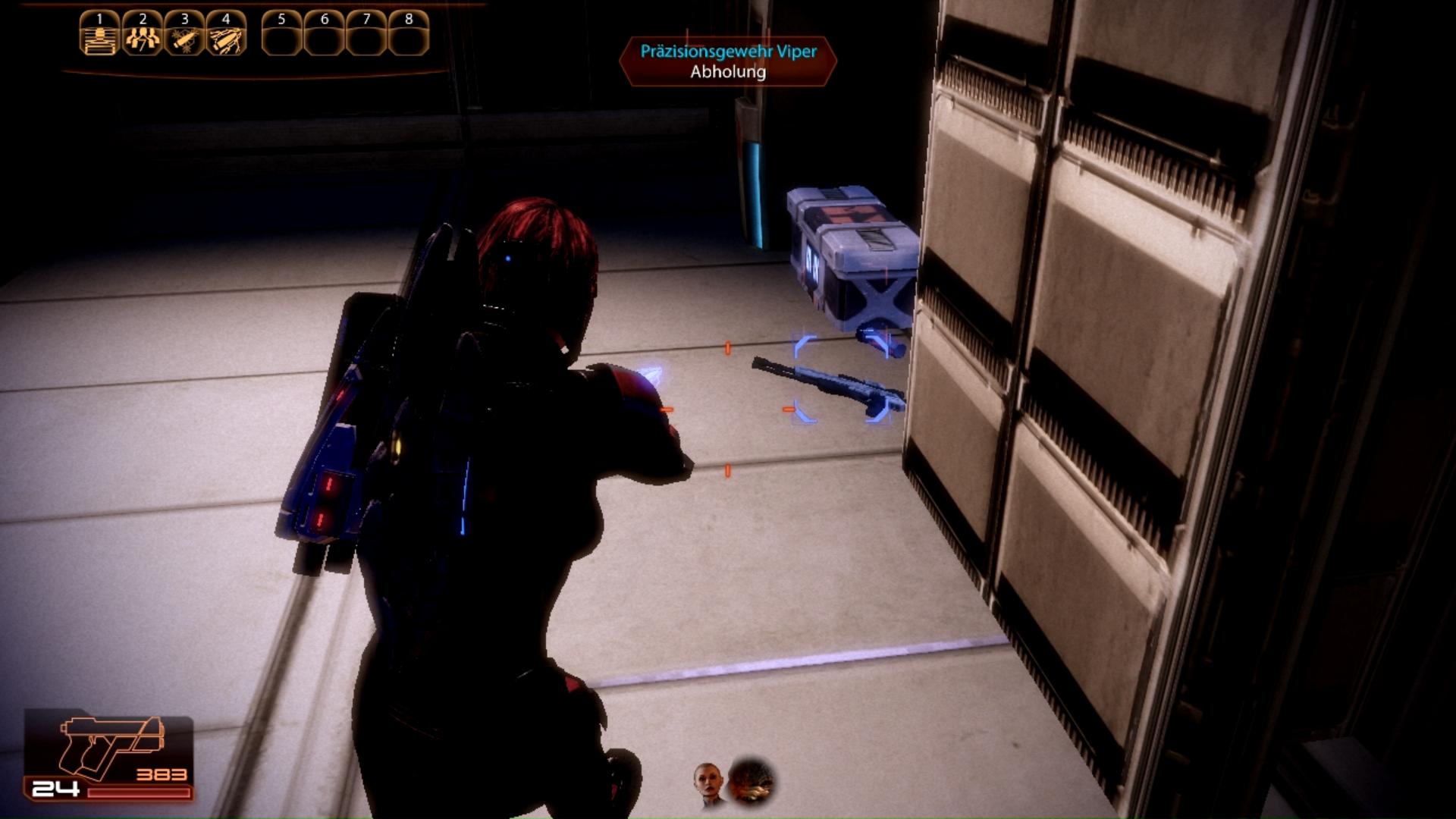Click the heavy pistol weapon icon
The height and width of the screenshot is (819, 1456).
pos(111,748)
